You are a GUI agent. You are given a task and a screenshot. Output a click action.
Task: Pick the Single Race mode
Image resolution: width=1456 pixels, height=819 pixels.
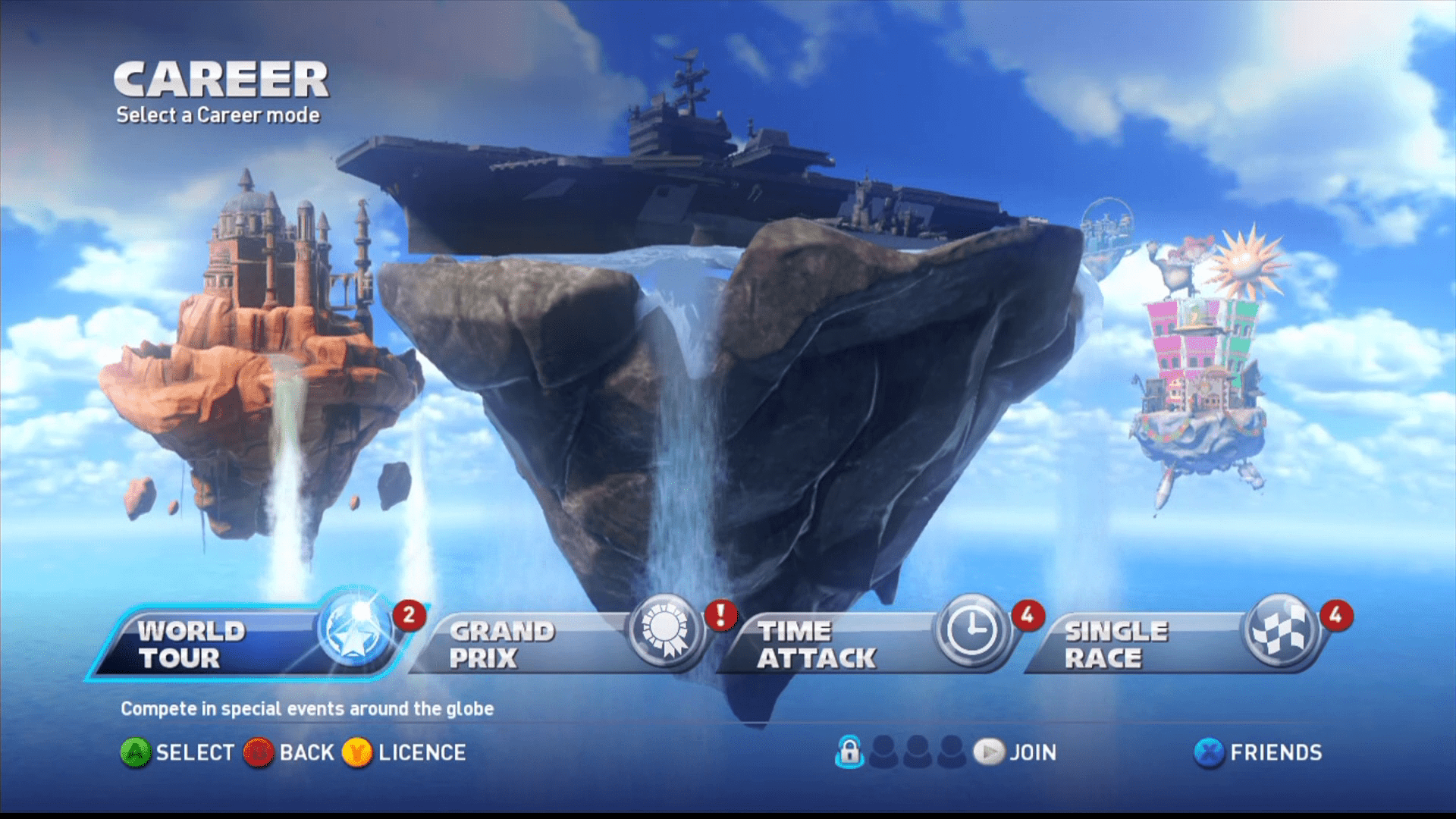tap(1172, 644)
